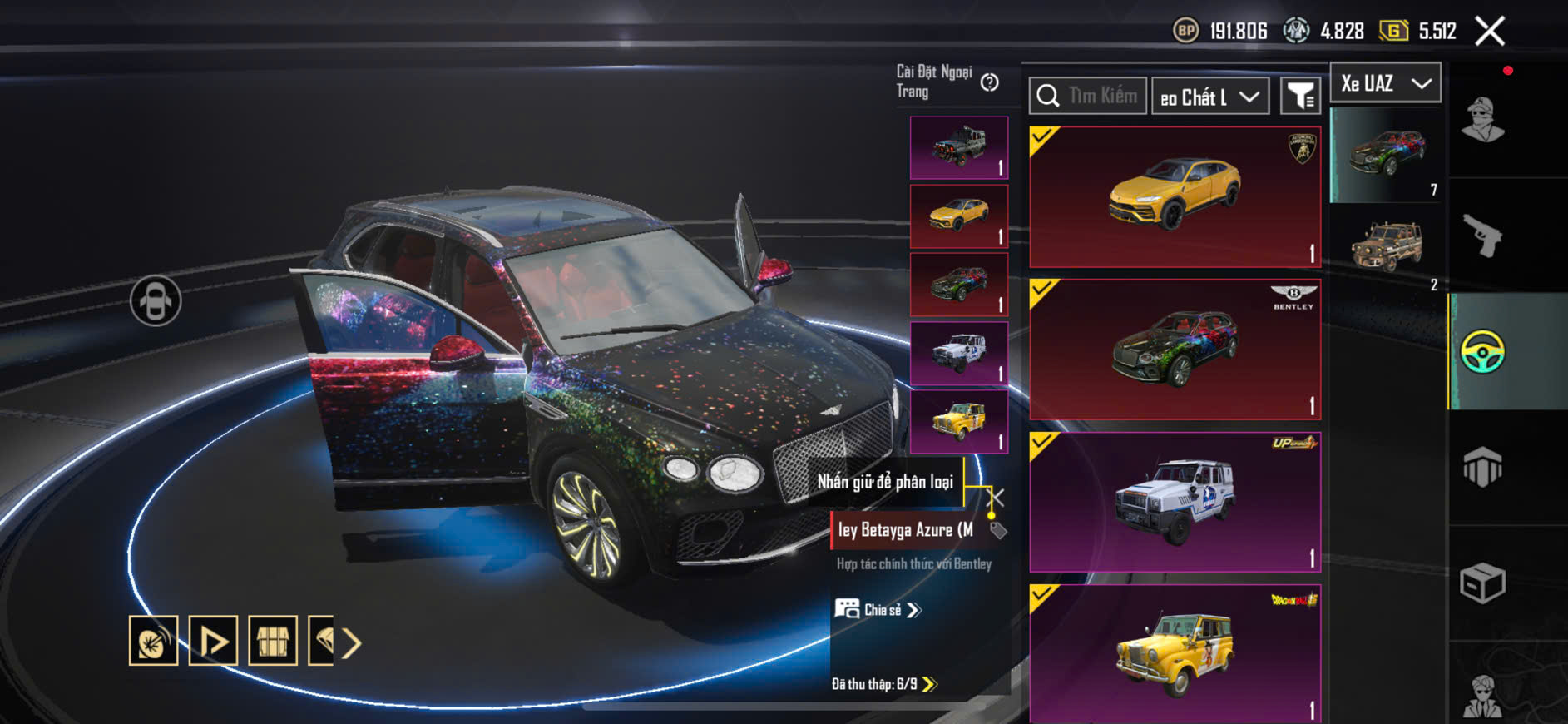Expand the Xe UAZ vehicle dropdown
This screenshot has height=724, width=1568.
pos(1386,83)
